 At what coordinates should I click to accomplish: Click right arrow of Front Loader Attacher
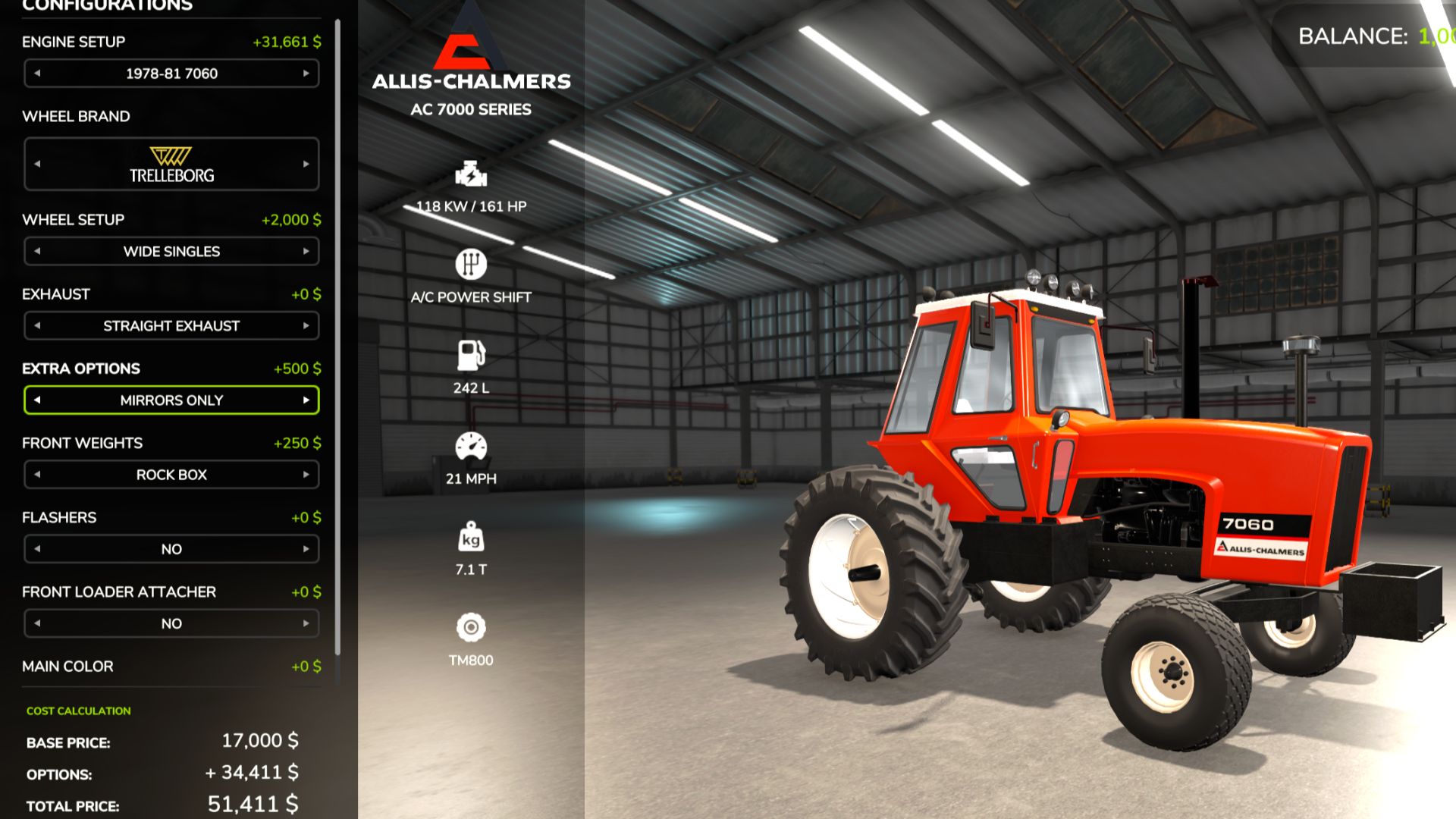click(306, 623)
